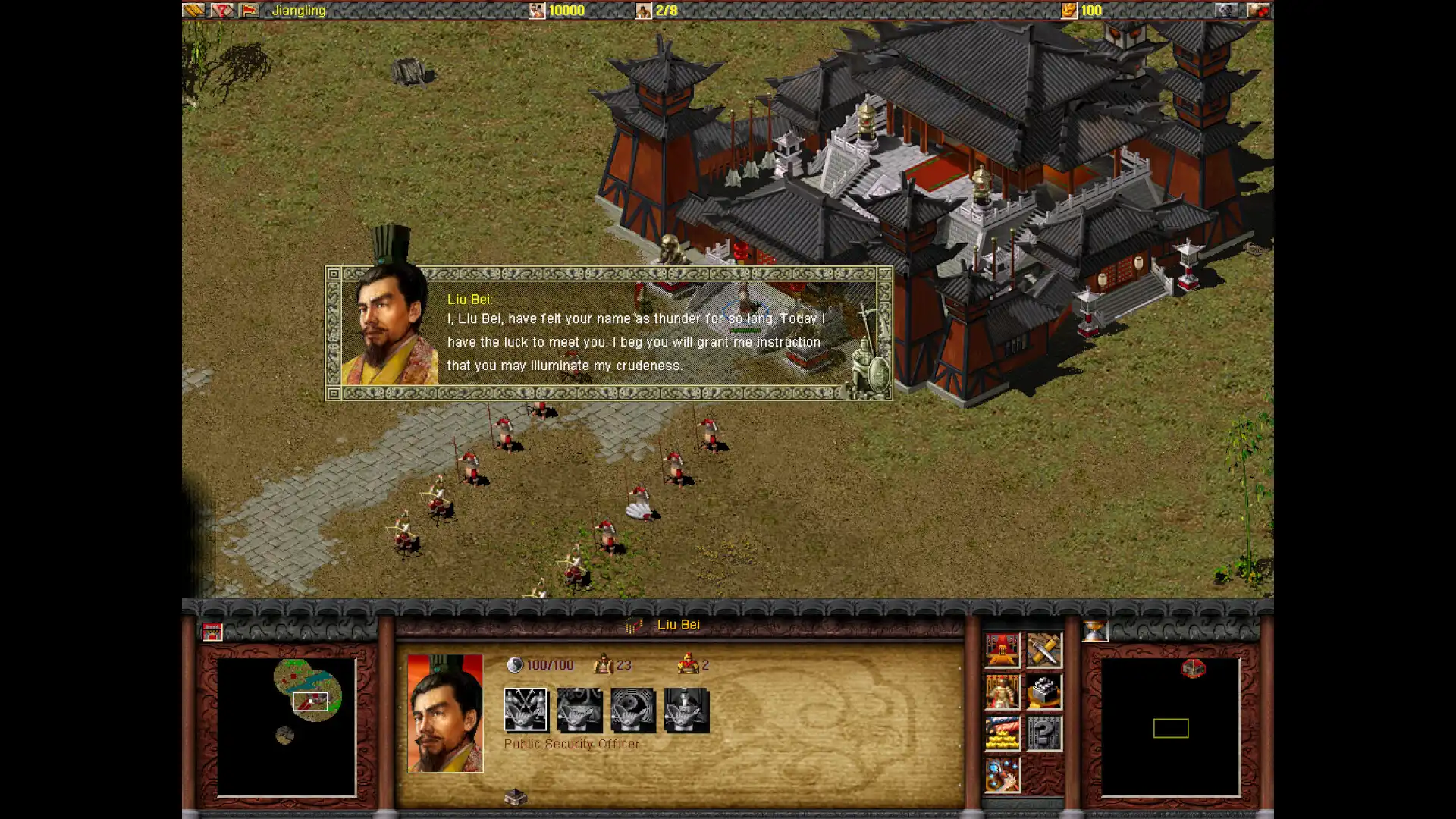Open the question-mark advisor icon on top bar
Viewport: 1456px width, 819px height.
click(x=221, y=11)
